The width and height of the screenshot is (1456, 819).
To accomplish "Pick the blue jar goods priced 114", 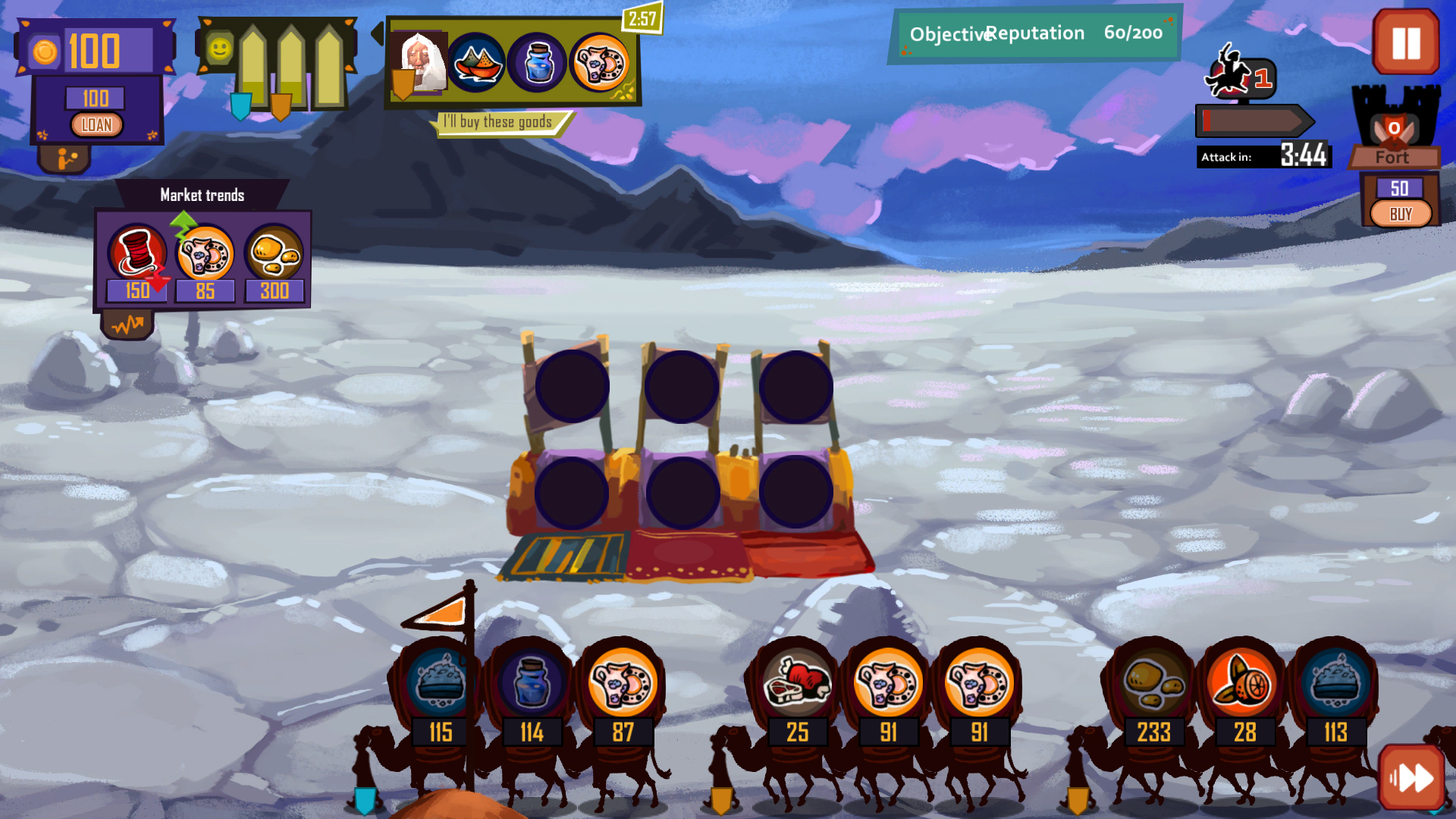I will 532,682.
